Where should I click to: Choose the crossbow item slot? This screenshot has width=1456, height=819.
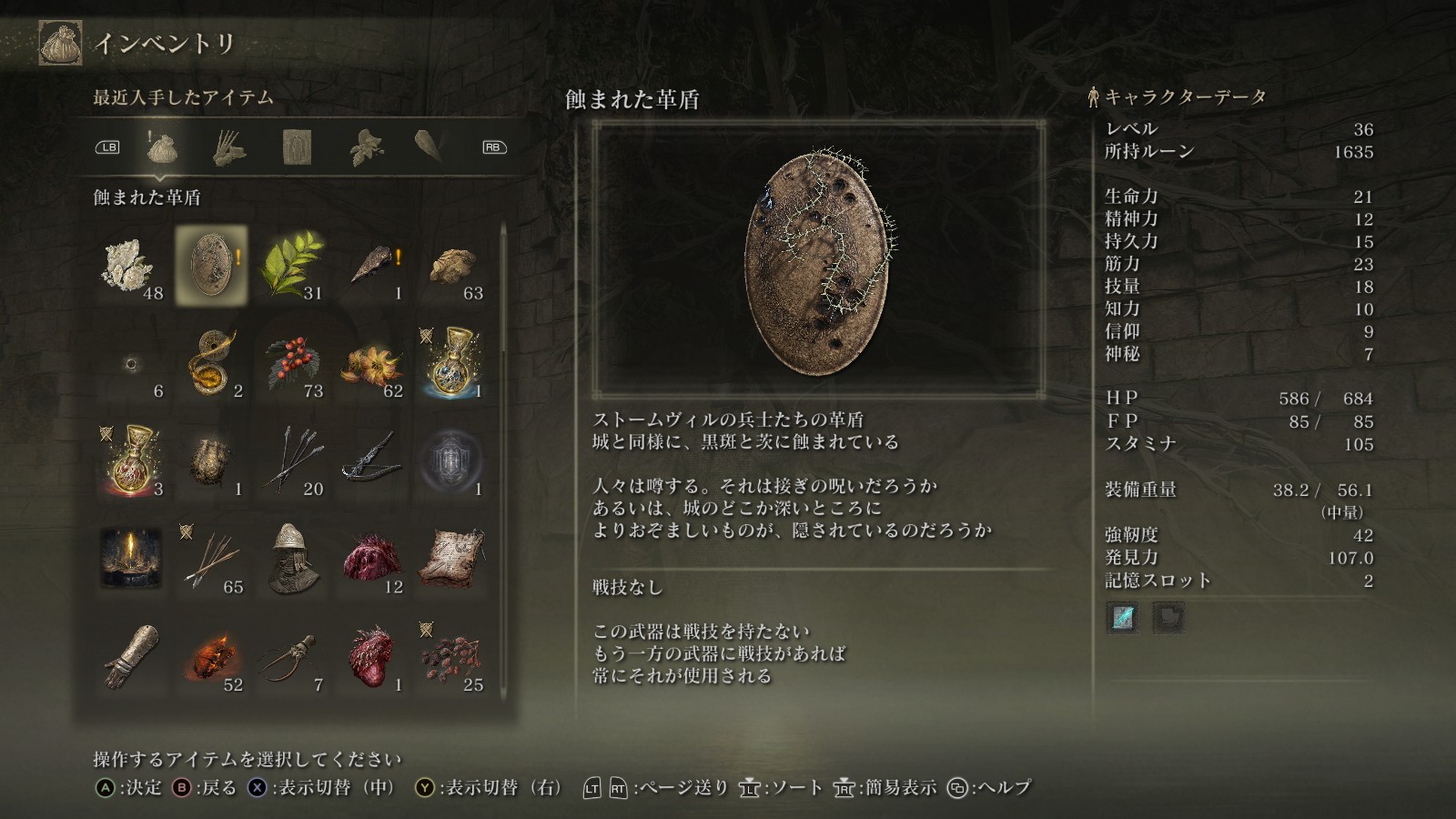pyautogui.click(x=371, y=461)
